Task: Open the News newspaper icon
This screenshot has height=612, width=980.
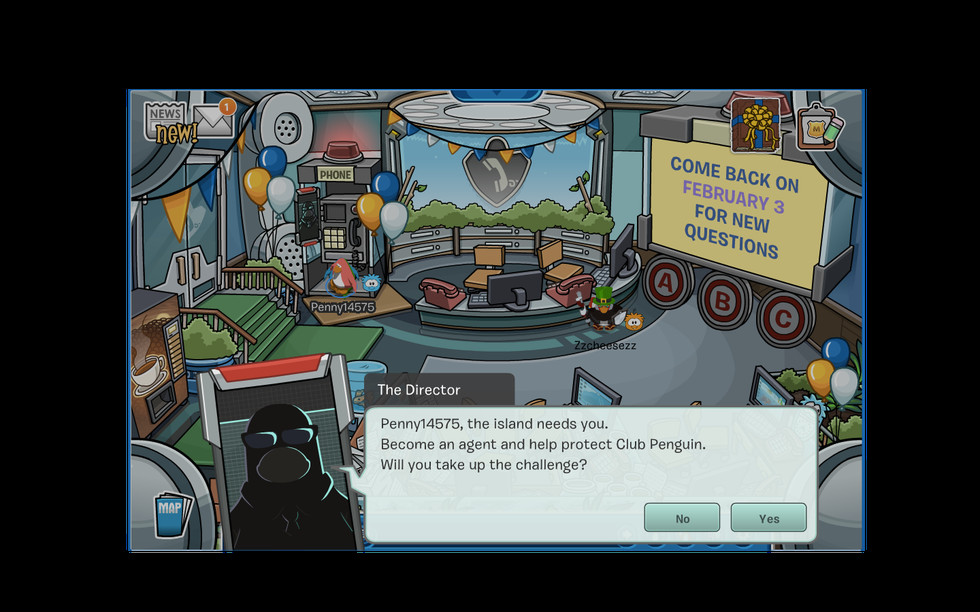Action: [x=167, y=122]
